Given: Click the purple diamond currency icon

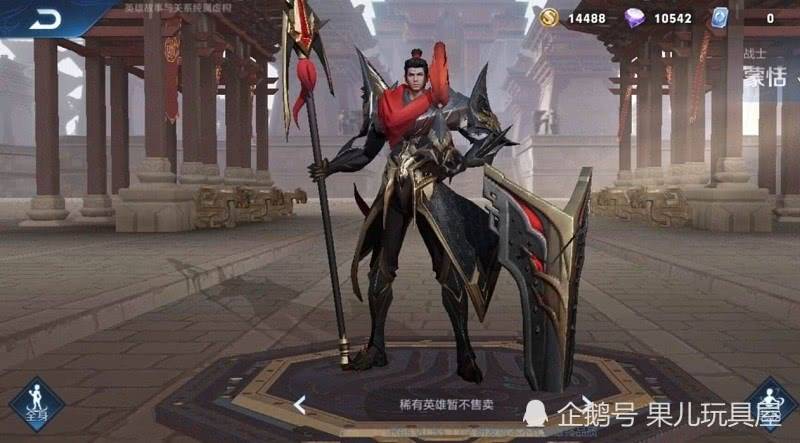Looking at the screenshot, I should coord(635,18).
